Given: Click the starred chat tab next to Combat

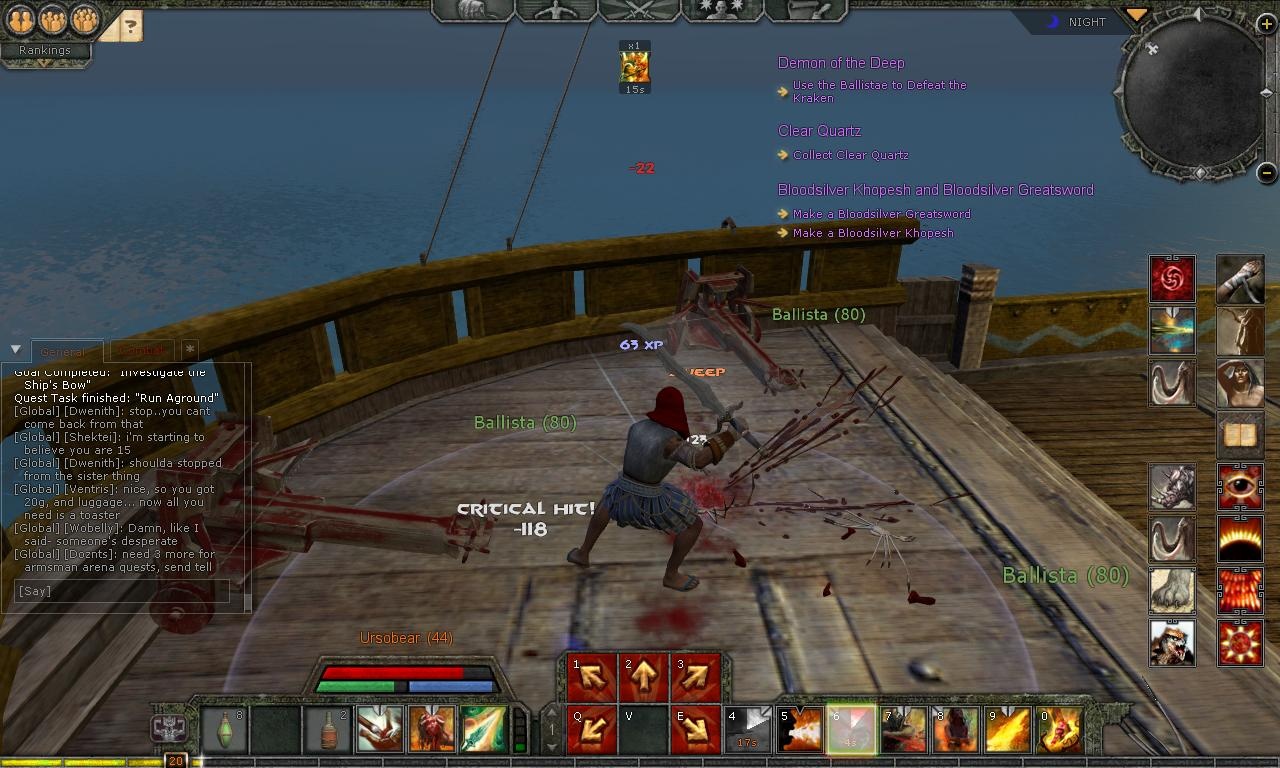Looking at the screenshot, I should 188,350.
